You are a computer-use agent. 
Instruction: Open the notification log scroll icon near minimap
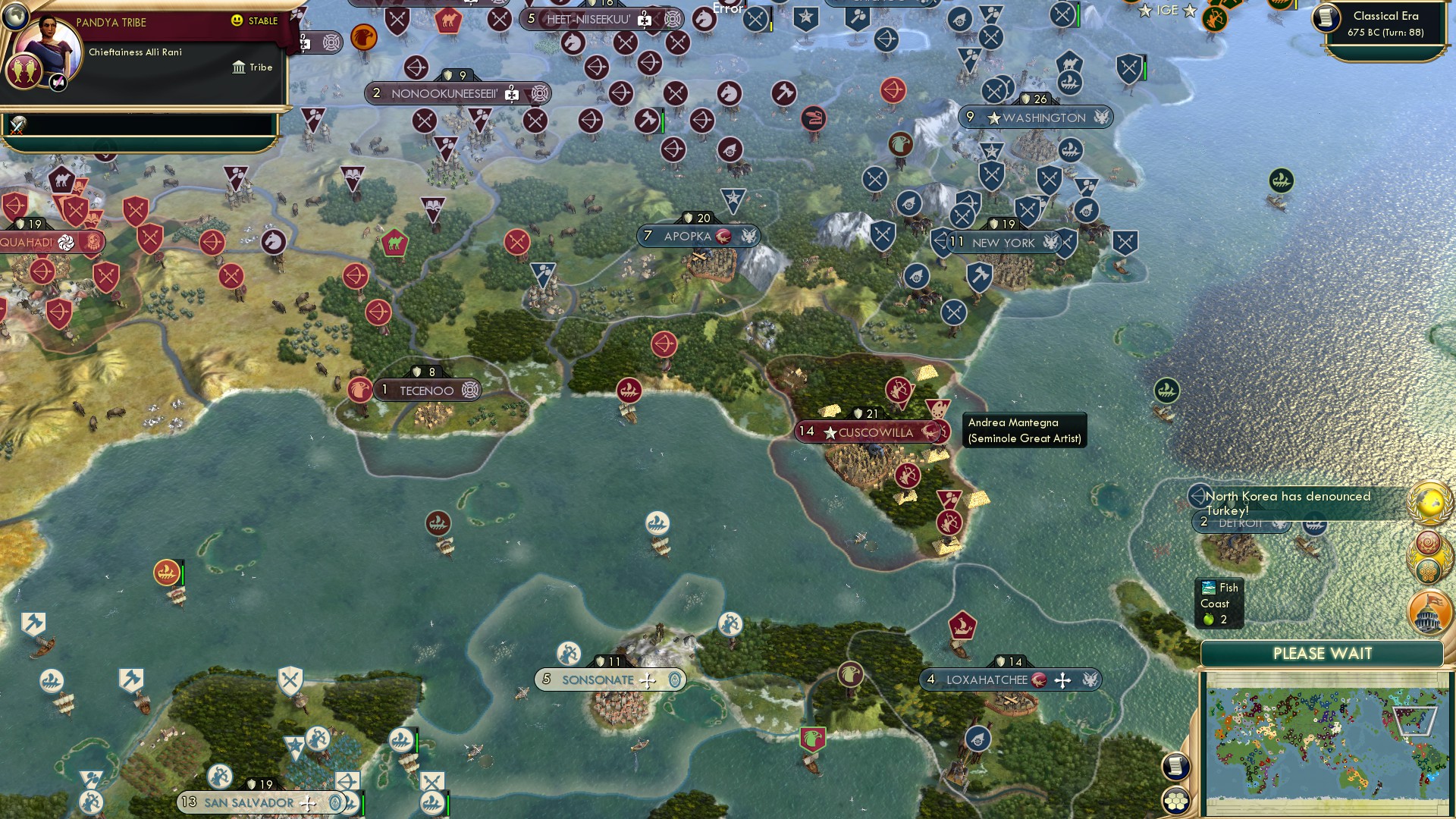(1176, 767)
